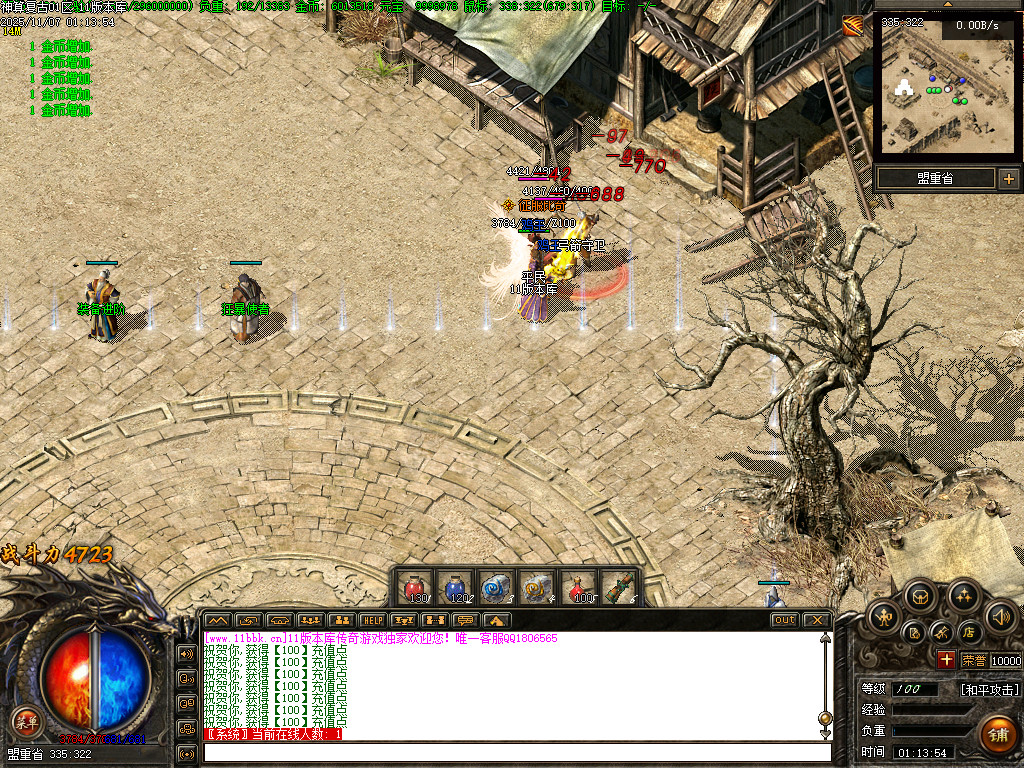Screen dimensions: 1024x768
Task: Activate the flaming sword skill icon
Action: [853, 26]
